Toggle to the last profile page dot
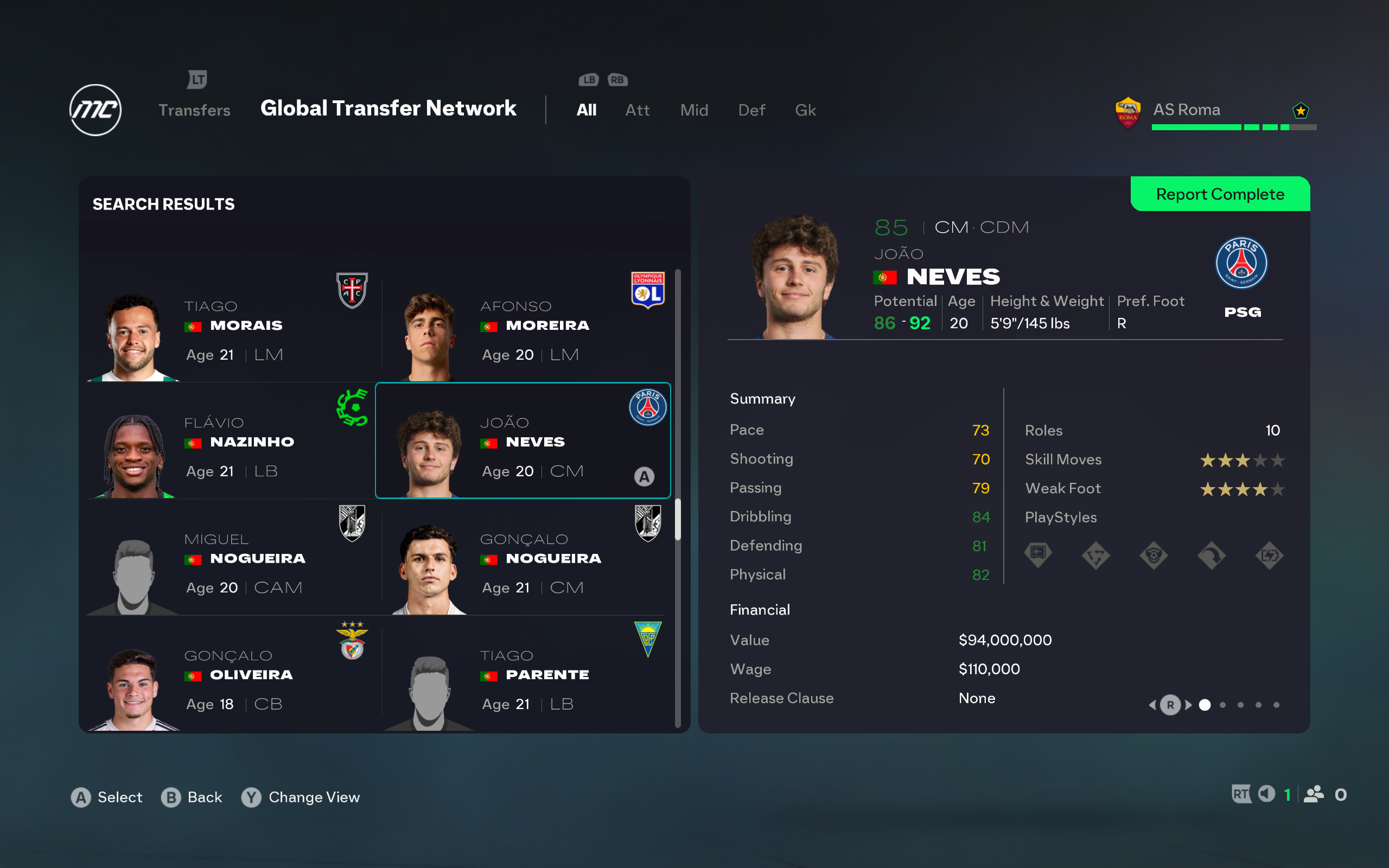Image resolution: width=1389 pixels, height=868 pixels. [x=1277, y=705]
